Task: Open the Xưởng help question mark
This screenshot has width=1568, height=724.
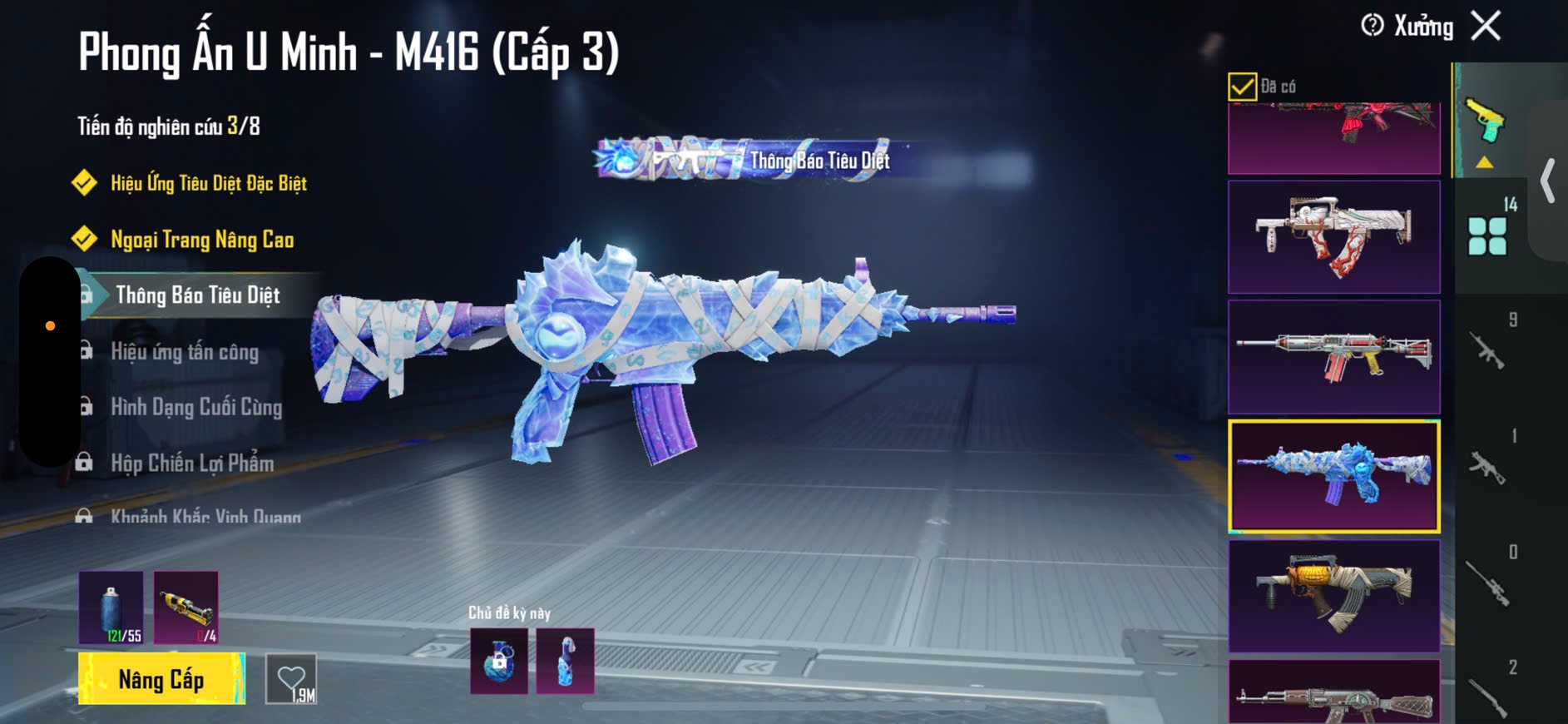Action: click(1372, 26)
